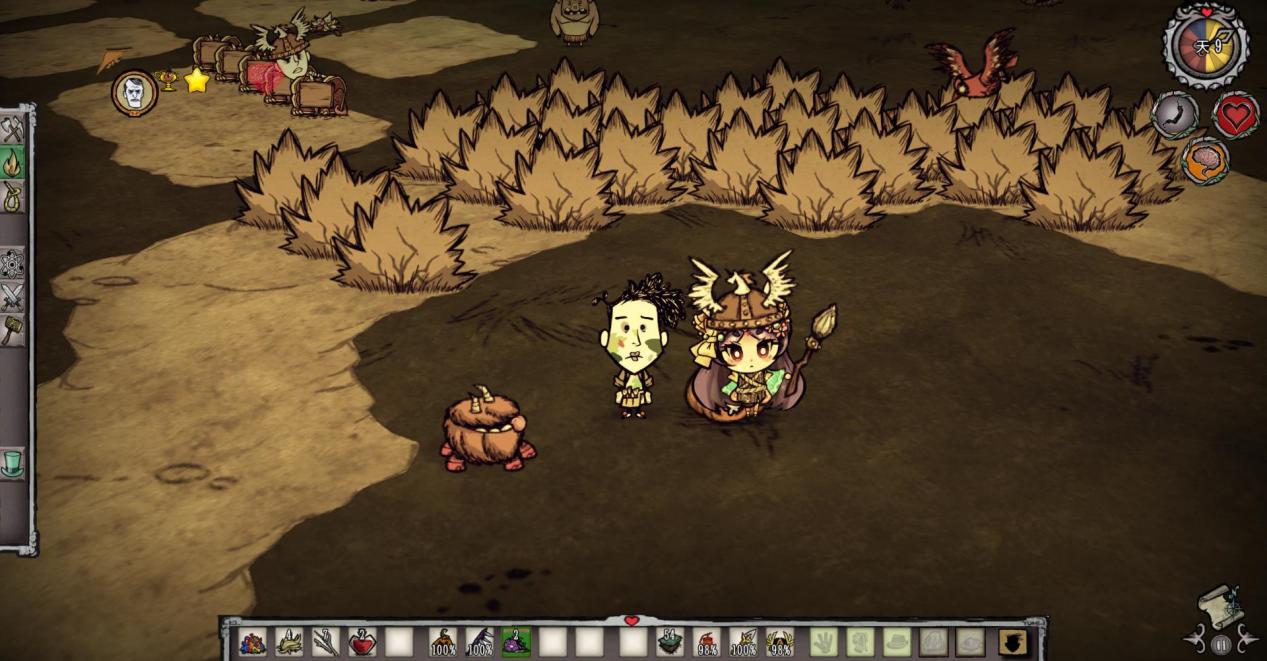Viewport: 1267px width, 661px height.
Task: Select the red berries slot
Action: (x=362, y=642)
